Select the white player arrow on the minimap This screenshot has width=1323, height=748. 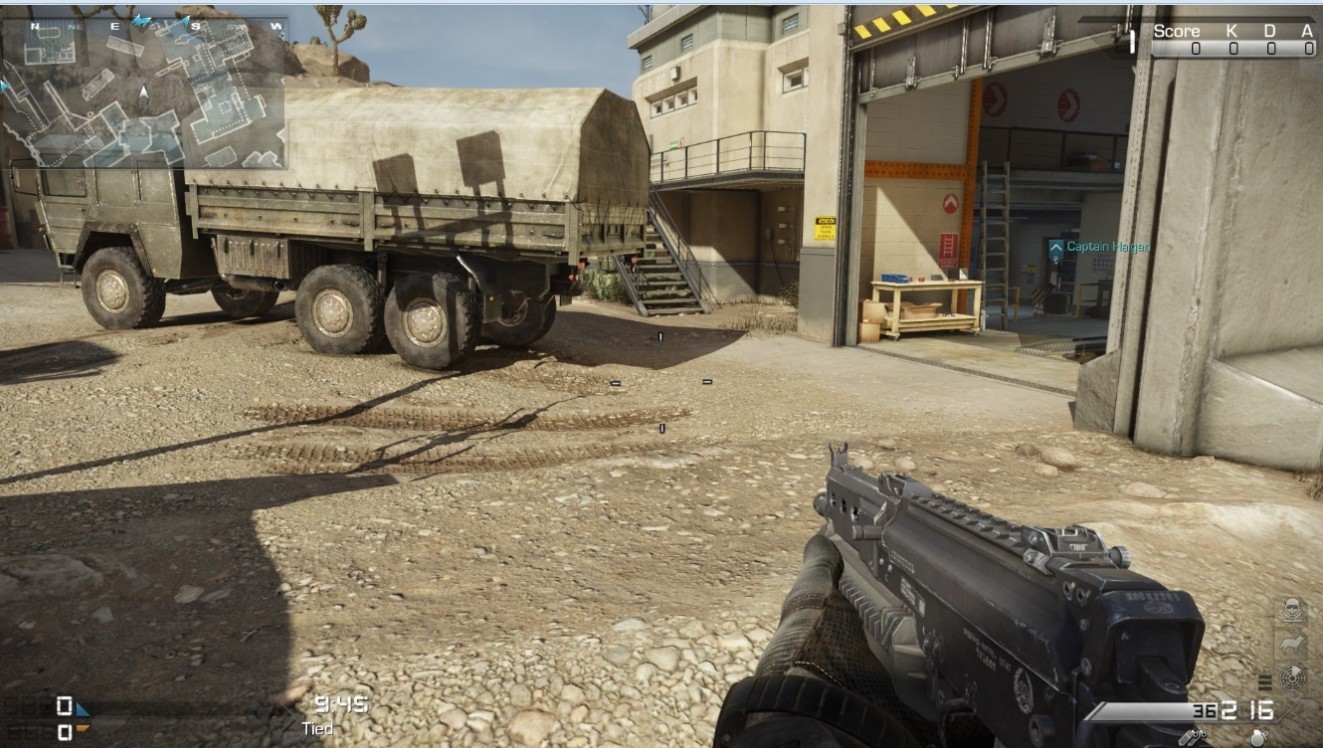144,94
